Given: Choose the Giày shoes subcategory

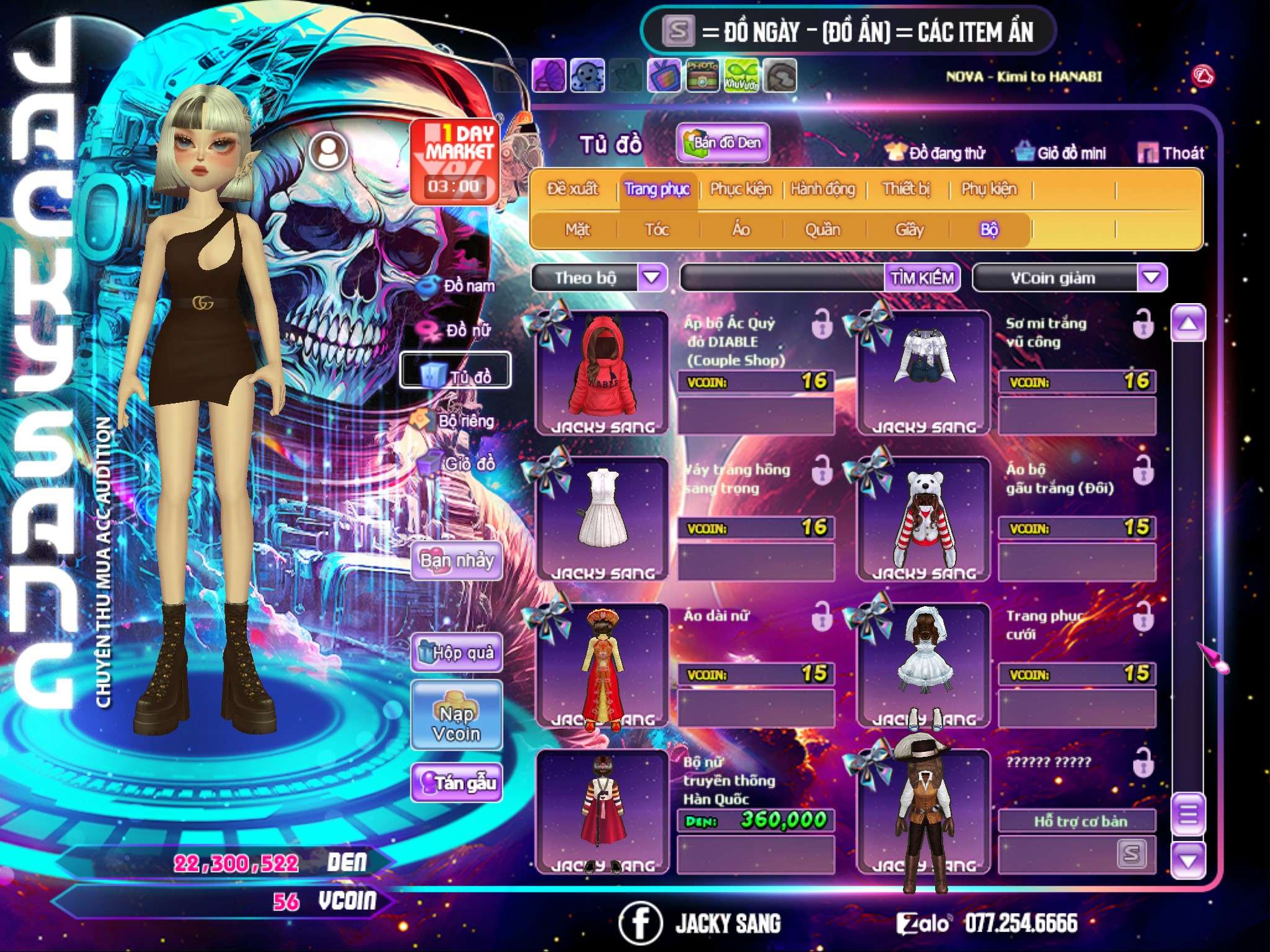Looking at the screenshot, I should click(909, 230).
